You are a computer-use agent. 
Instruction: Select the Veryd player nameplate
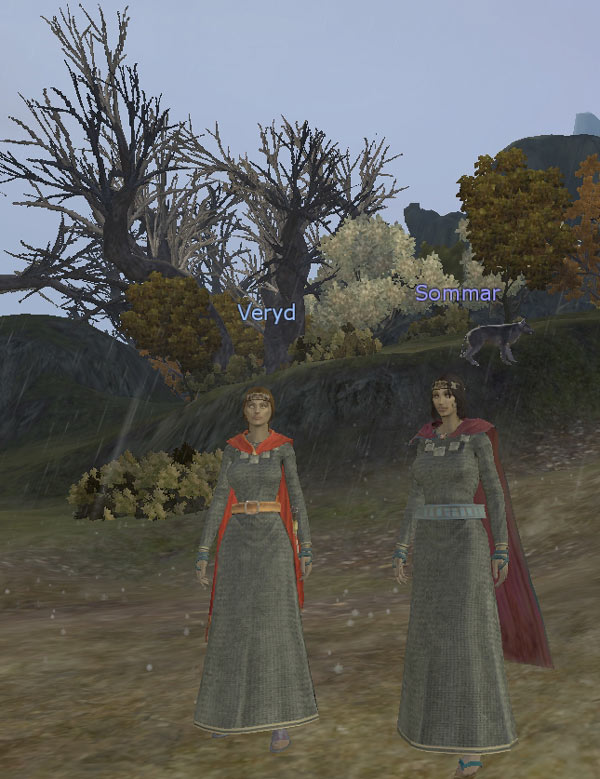click(267, 312)
